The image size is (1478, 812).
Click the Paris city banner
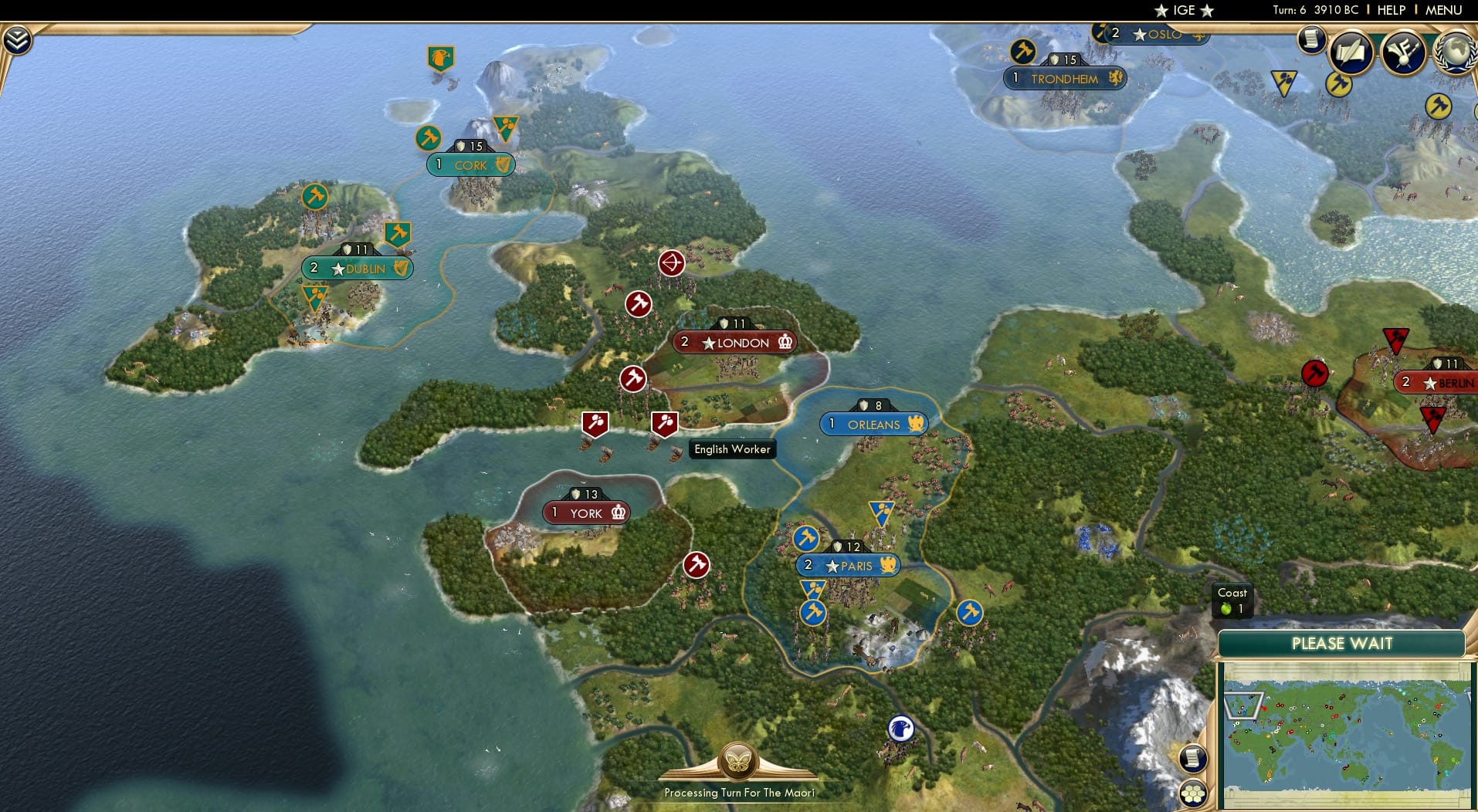[x=848, y=565]
